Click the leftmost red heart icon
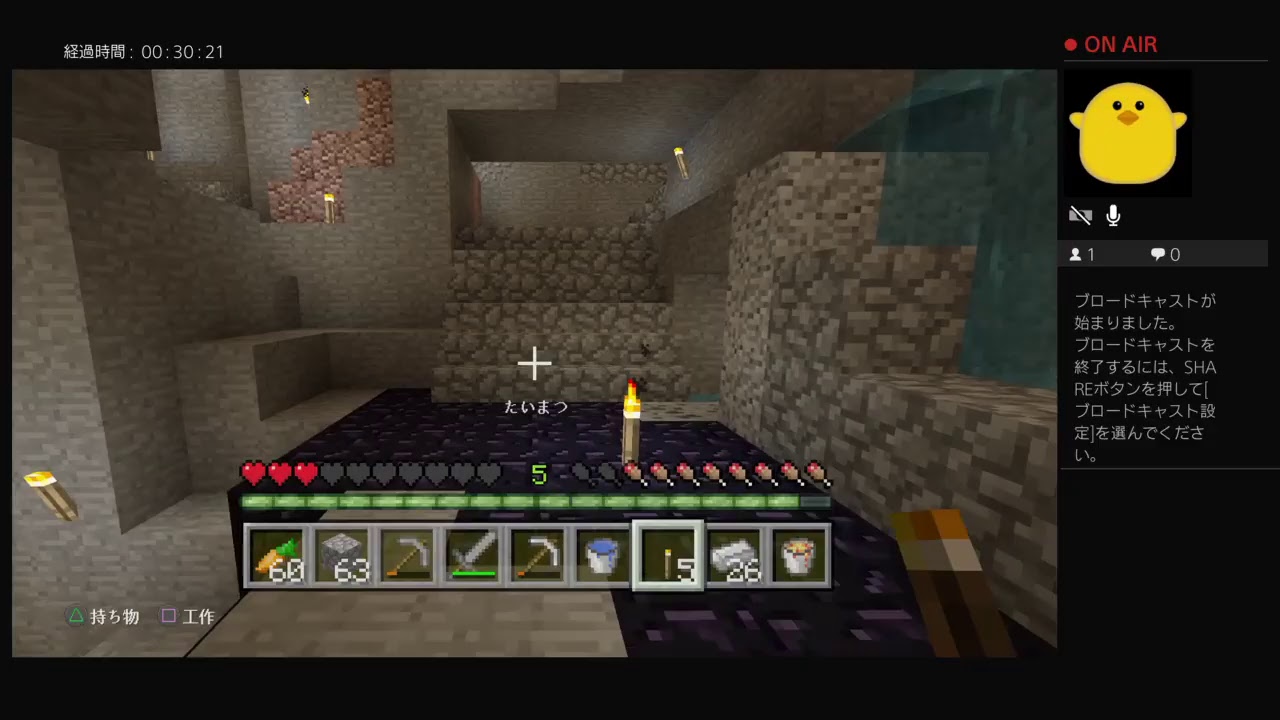The height and width of the screenshot is (720, 1280). coord(255,473)
